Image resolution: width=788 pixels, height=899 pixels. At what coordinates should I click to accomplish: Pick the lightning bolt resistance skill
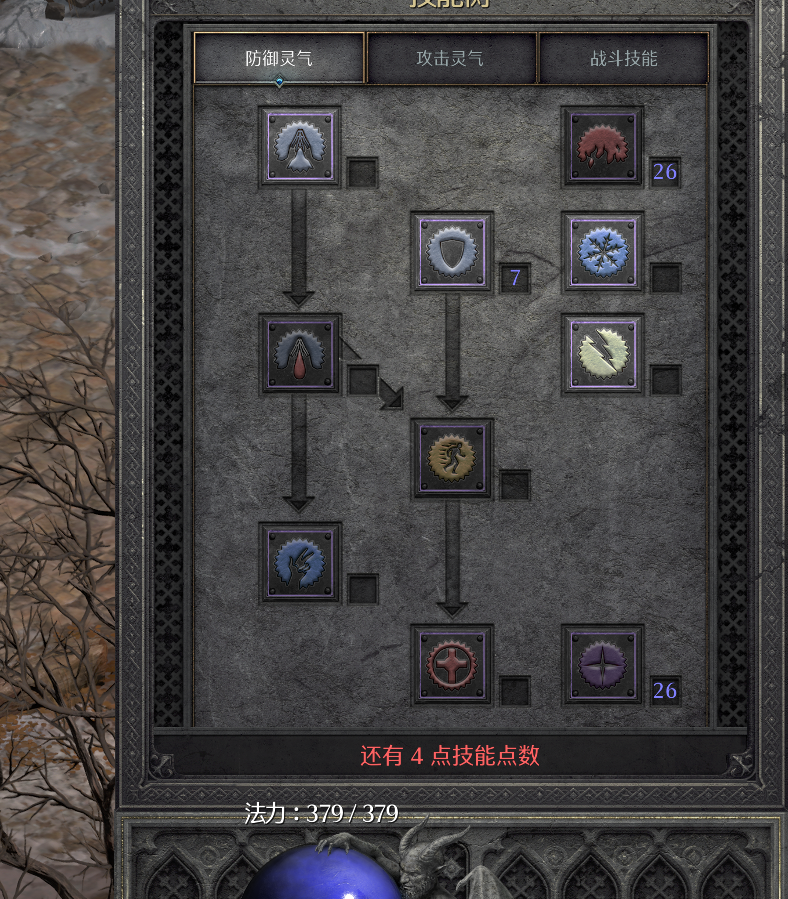(602, 354)
